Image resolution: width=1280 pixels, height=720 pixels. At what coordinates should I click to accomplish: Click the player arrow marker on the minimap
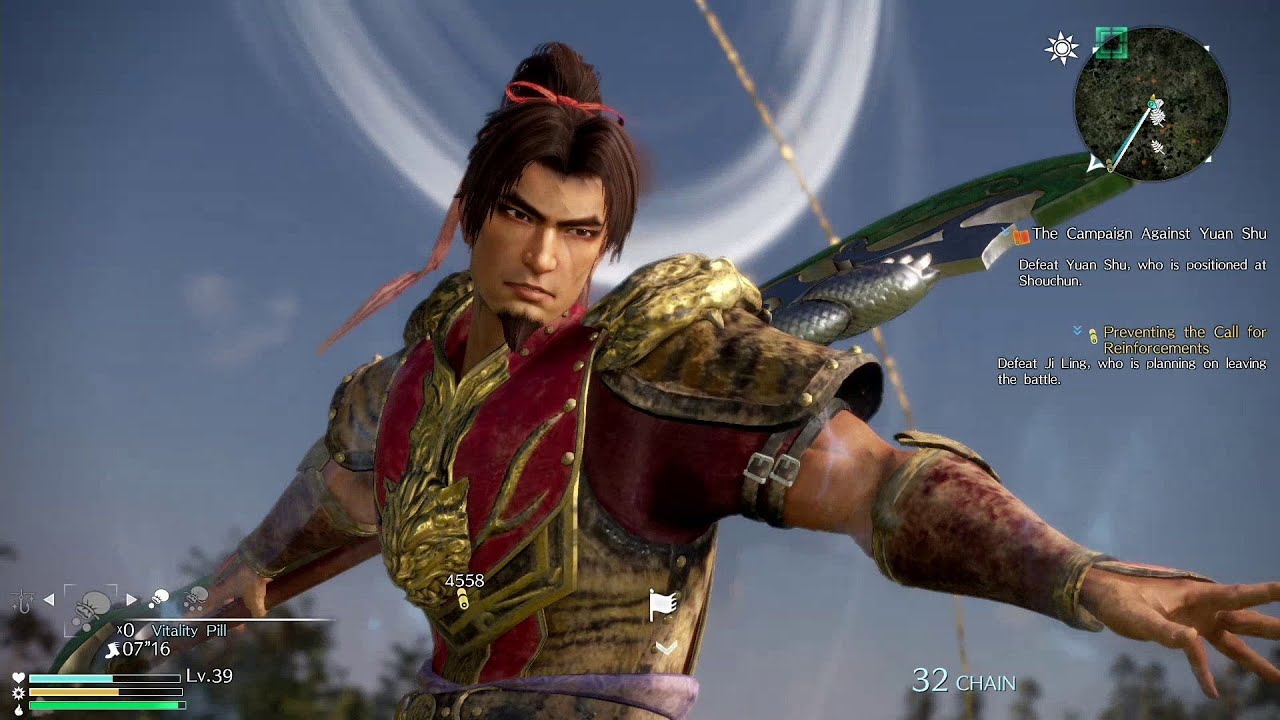1151,103
